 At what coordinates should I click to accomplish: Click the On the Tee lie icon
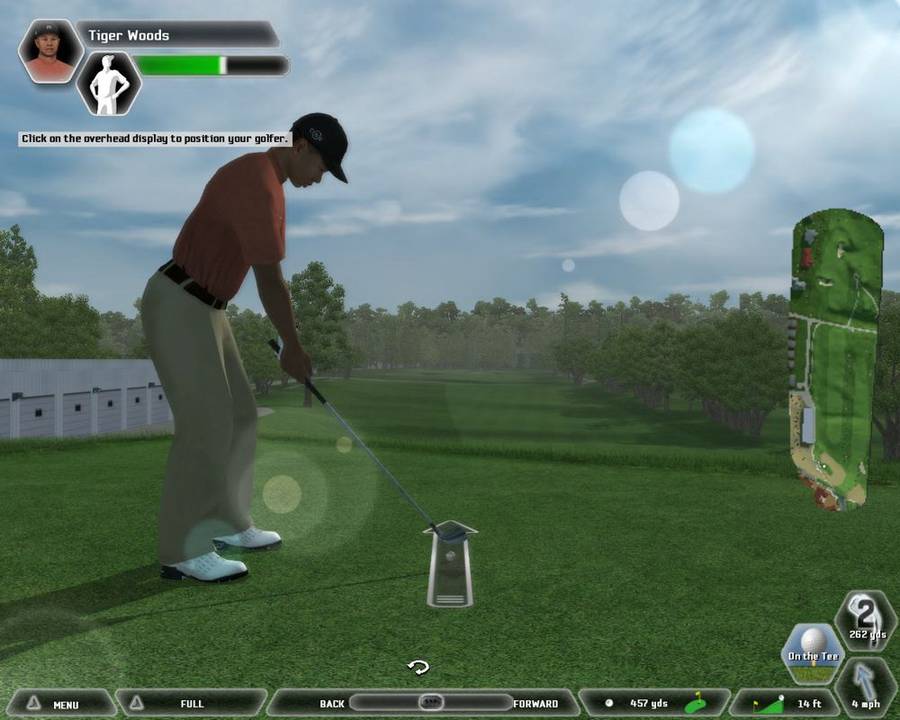click(x=813, y=648)
